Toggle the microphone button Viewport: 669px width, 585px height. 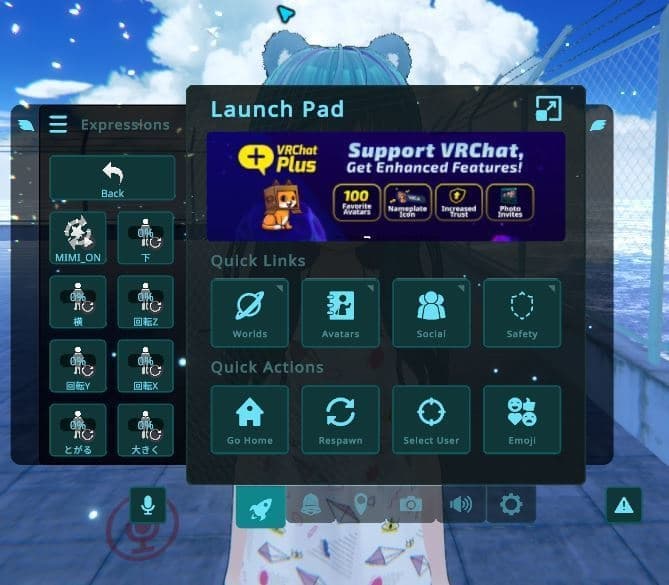(x=148, y=505)
